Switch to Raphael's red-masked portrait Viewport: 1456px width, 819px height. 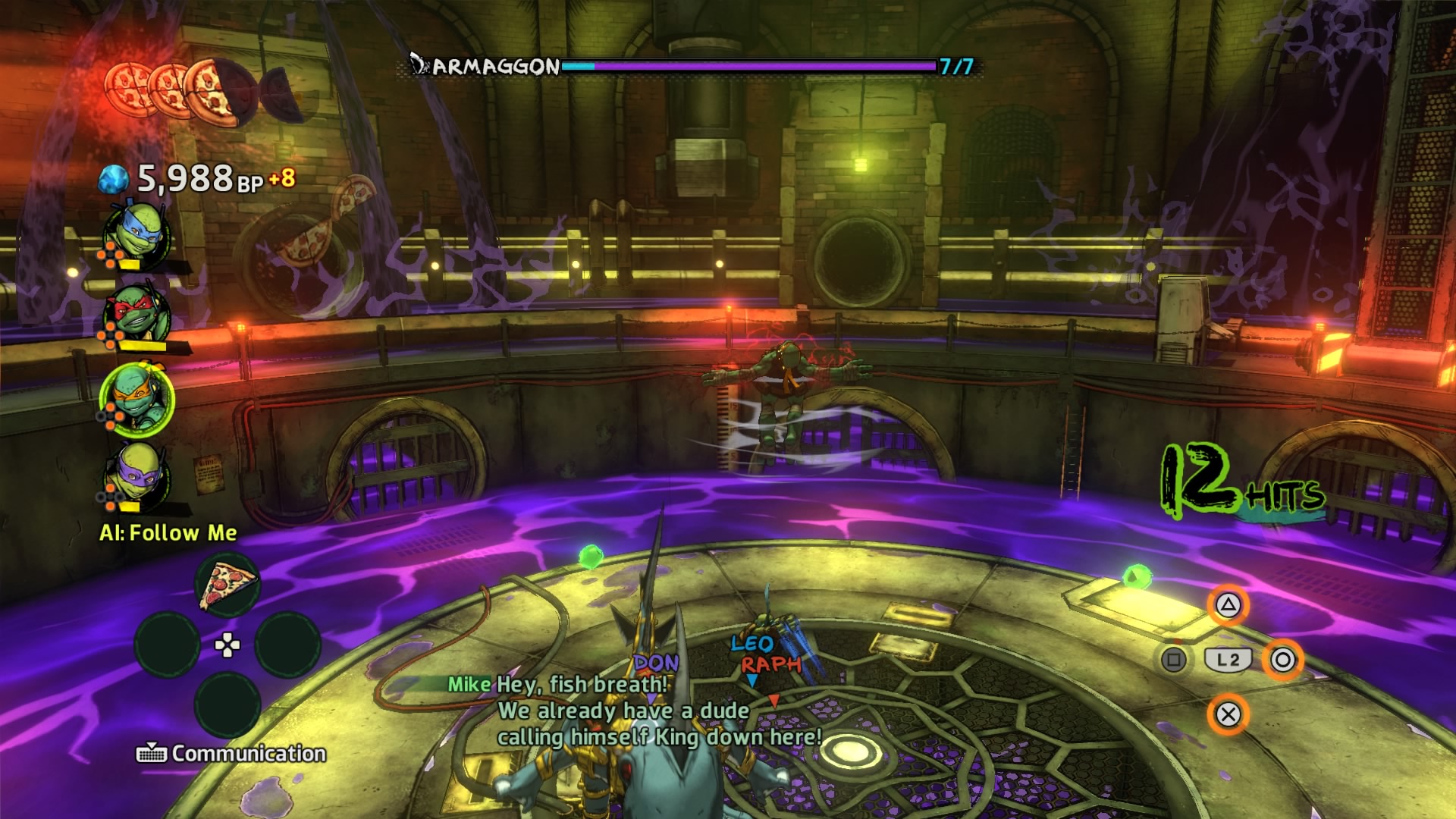[137, 315]
